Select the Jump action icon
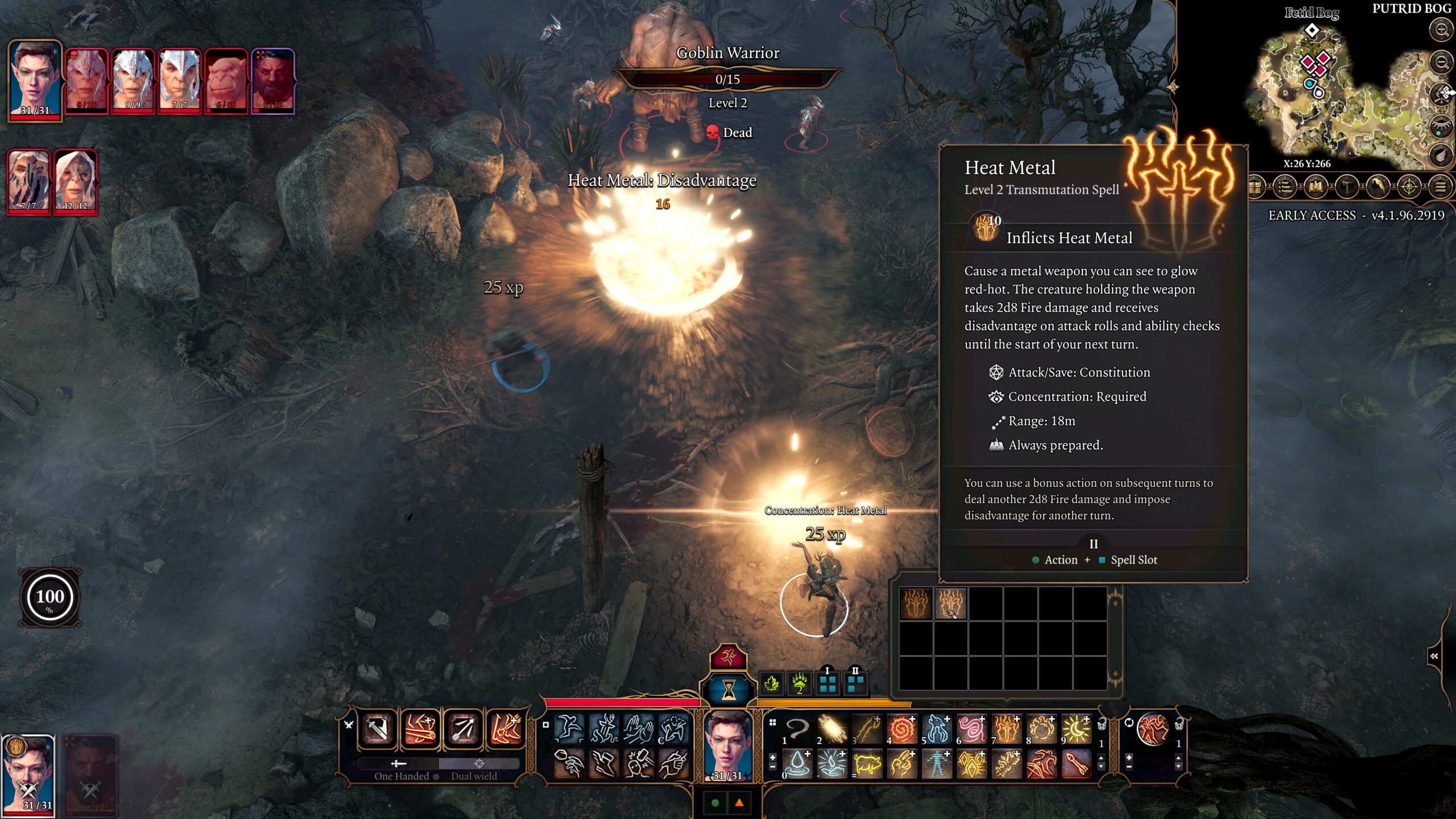Image resolution: width=1456 pixels, height=819 pixels. pyautogui.click(x=568, y=729)
